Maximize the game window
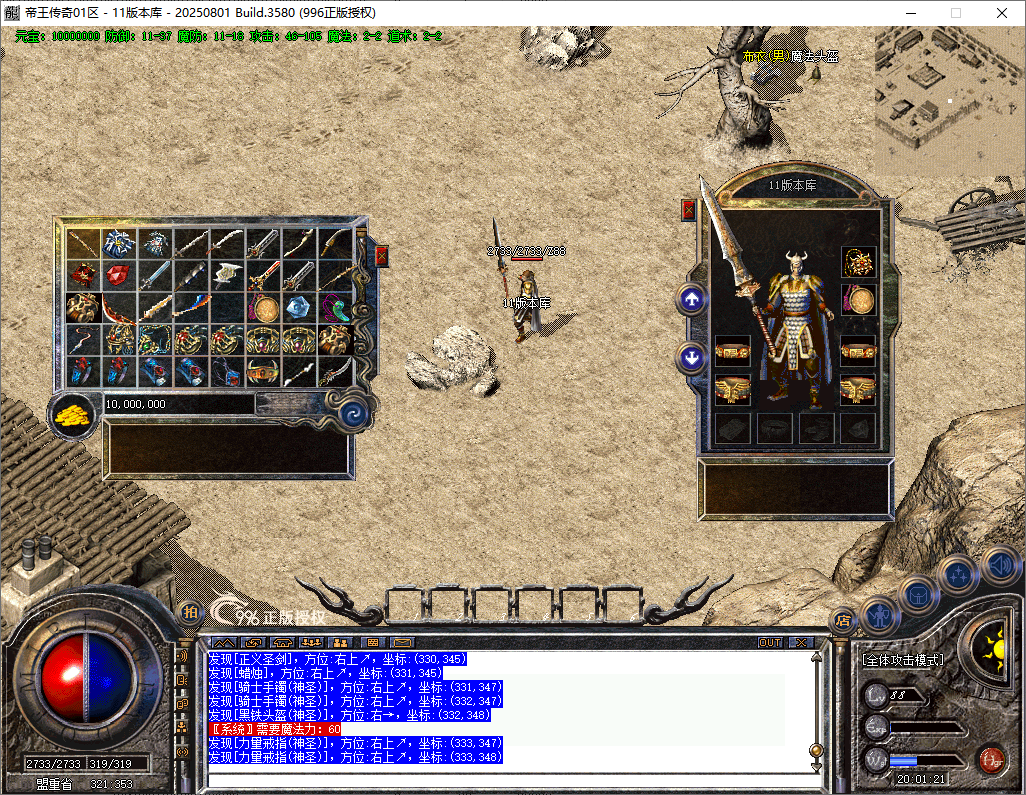Viewport: 1026px width, 795px height. [956, 13]
